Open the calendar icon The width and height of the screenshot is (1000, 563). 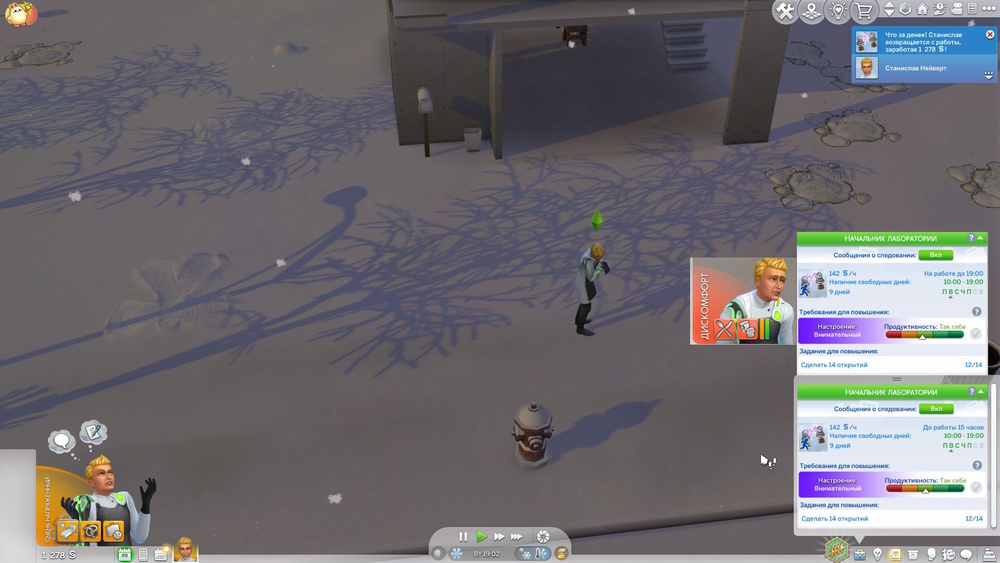click(x=125, y=554)
